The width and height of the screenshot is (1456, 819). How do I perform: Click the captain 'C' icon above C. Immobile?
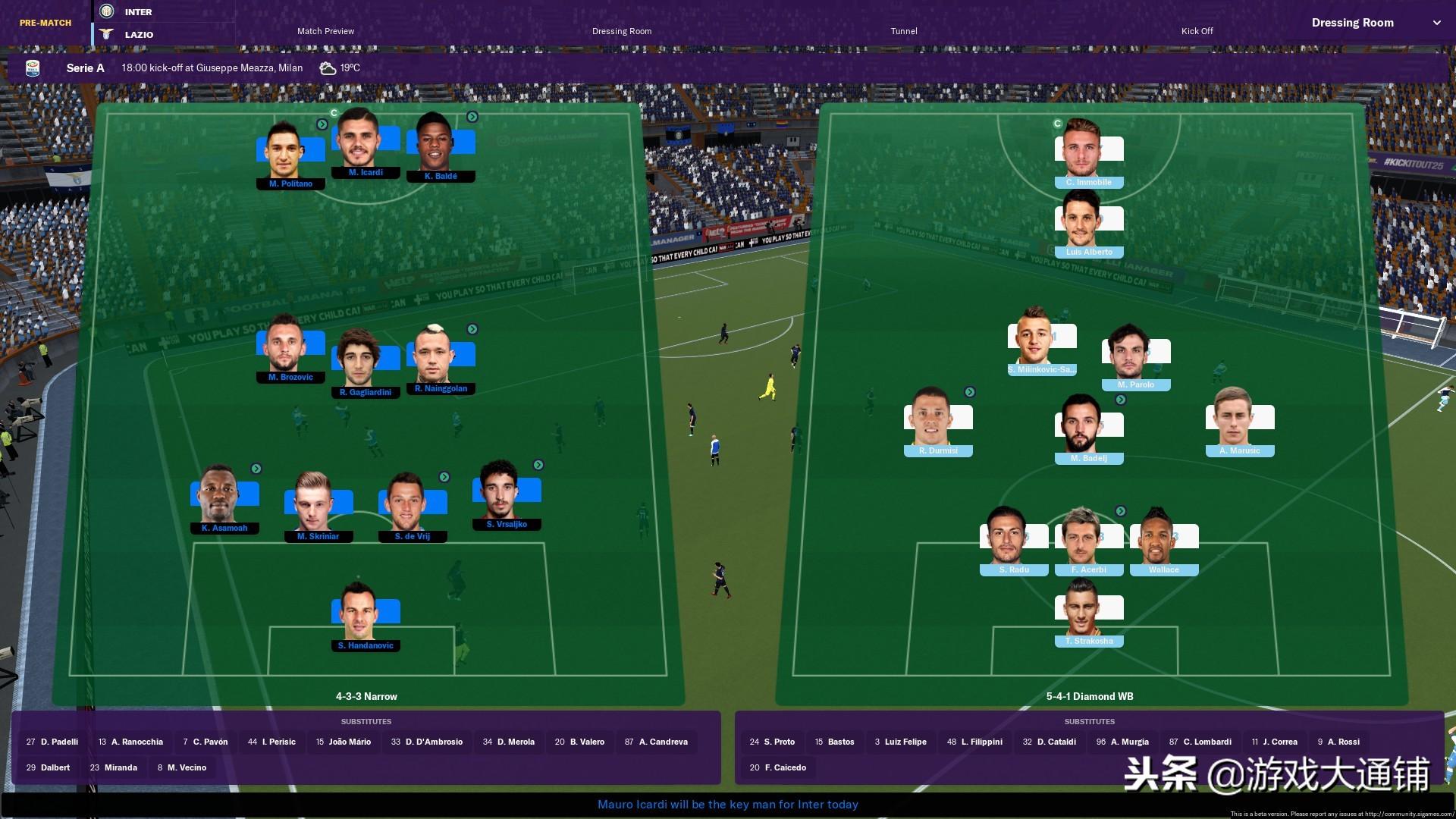tap(1056, 121)
